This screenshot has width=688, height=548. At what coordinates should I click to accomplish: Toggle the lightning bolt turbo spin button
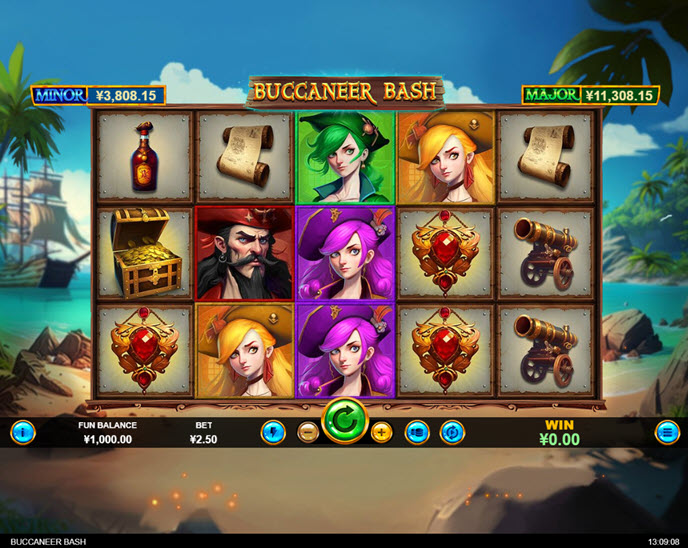pos(274,432)
